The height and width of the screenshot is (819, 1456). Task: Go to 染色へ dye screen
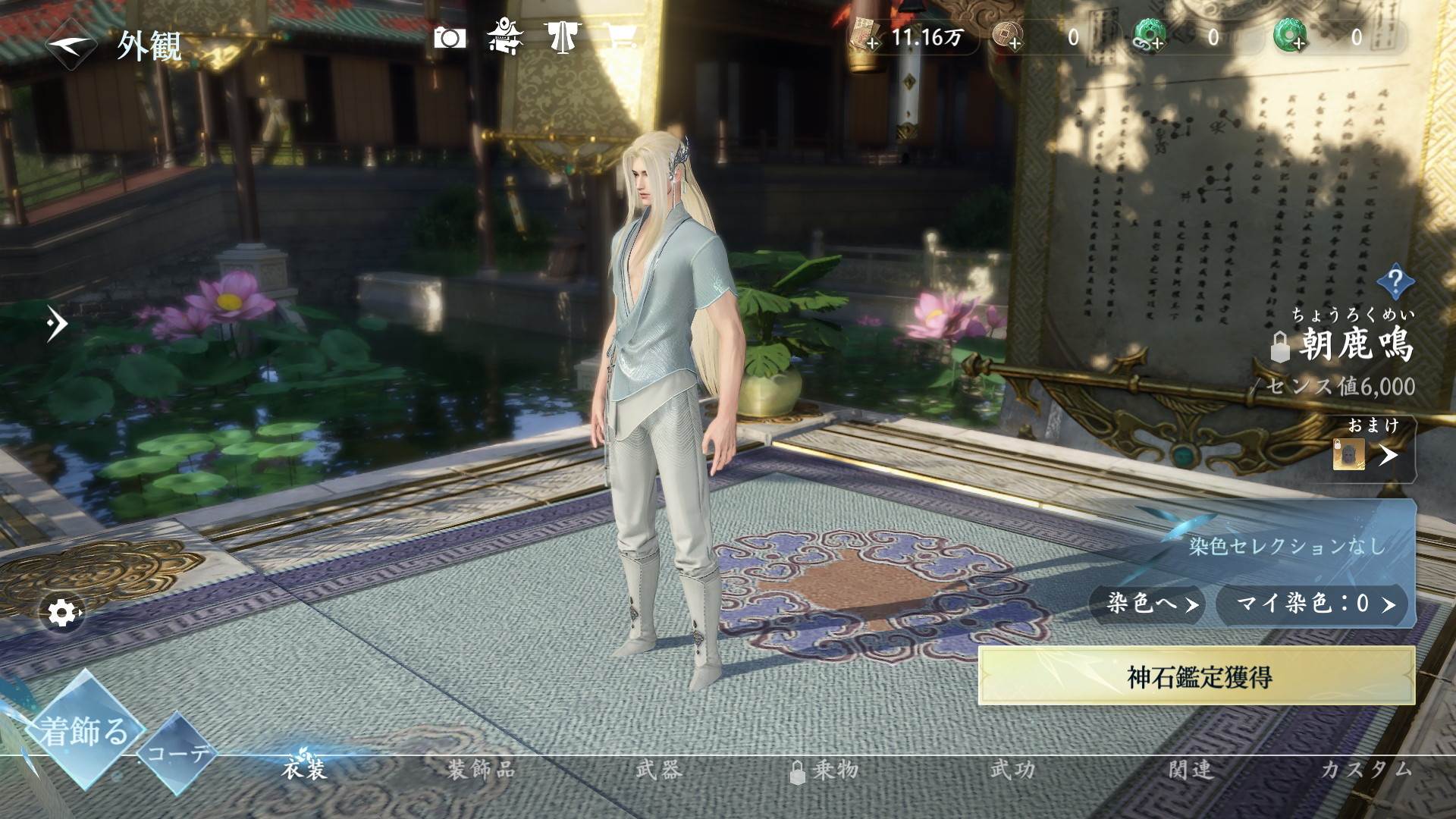click(1147, 604)
